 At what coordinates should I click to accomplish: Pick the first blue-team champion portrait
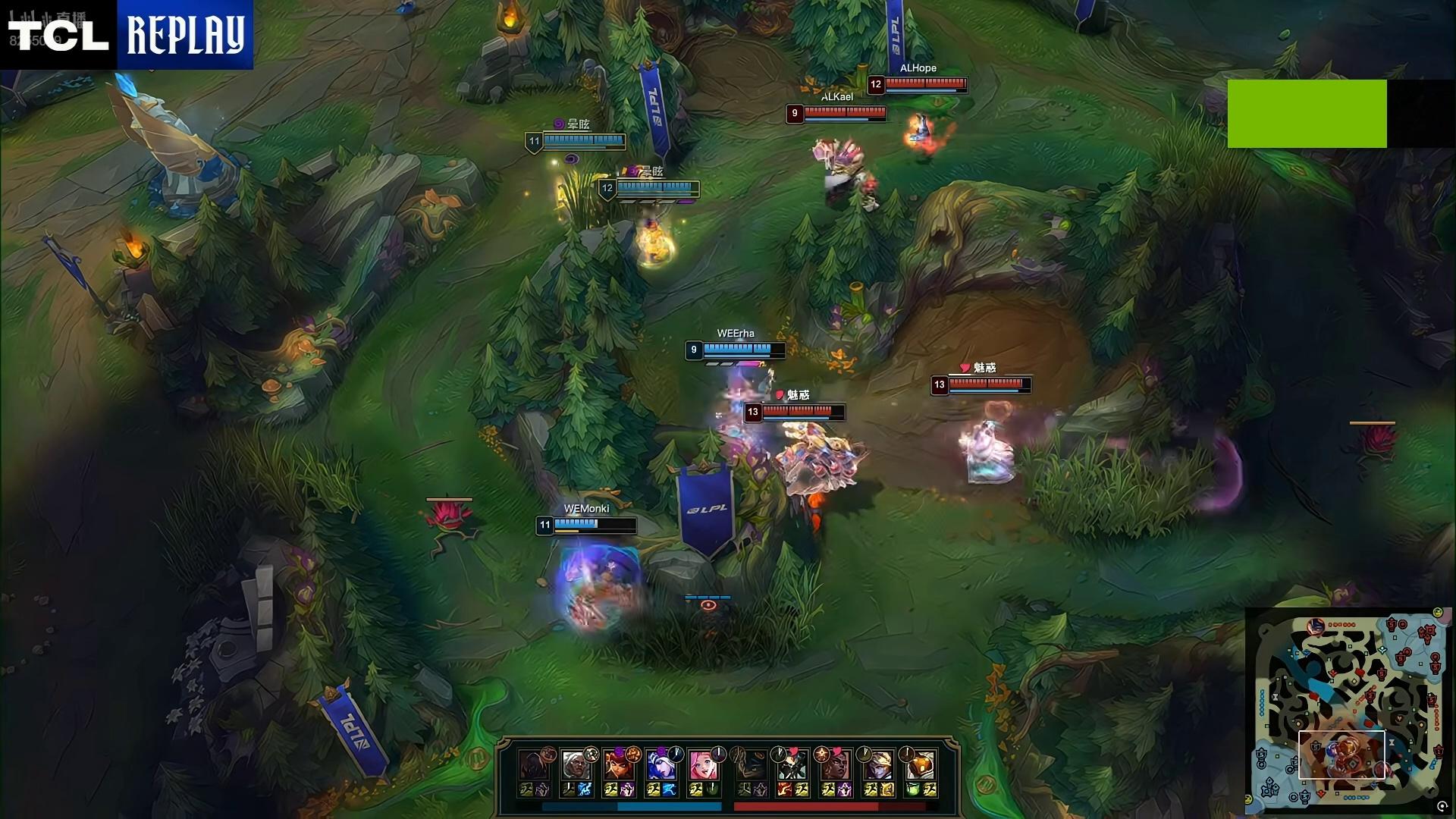(x=534, y=766)
